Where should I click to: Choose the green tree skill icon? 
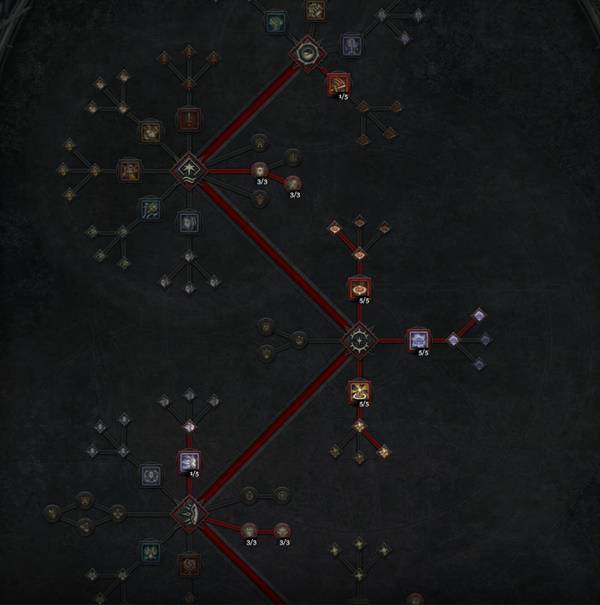pos(274,20)
